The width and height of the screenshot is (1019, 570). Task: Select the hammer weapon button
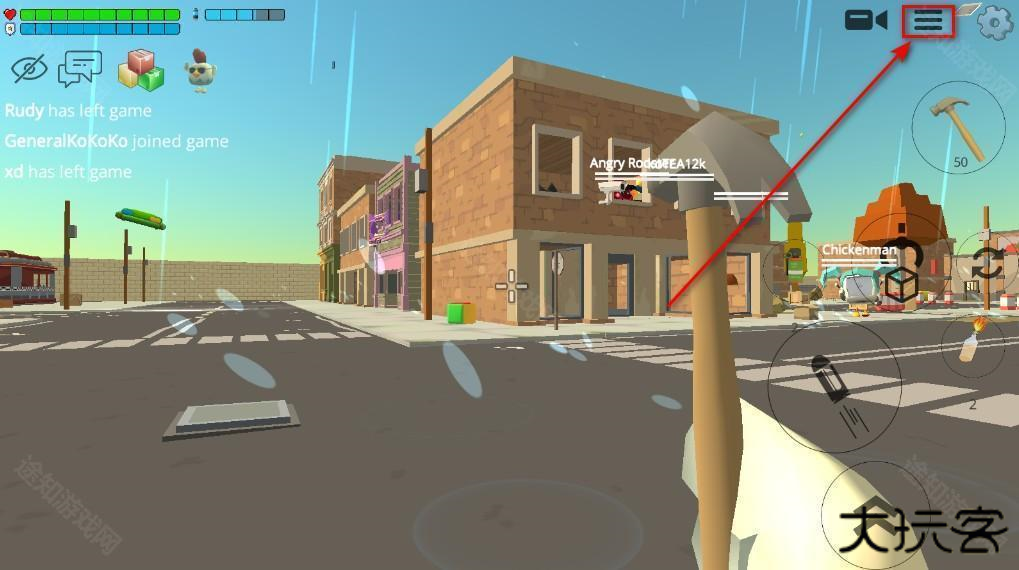958,127
